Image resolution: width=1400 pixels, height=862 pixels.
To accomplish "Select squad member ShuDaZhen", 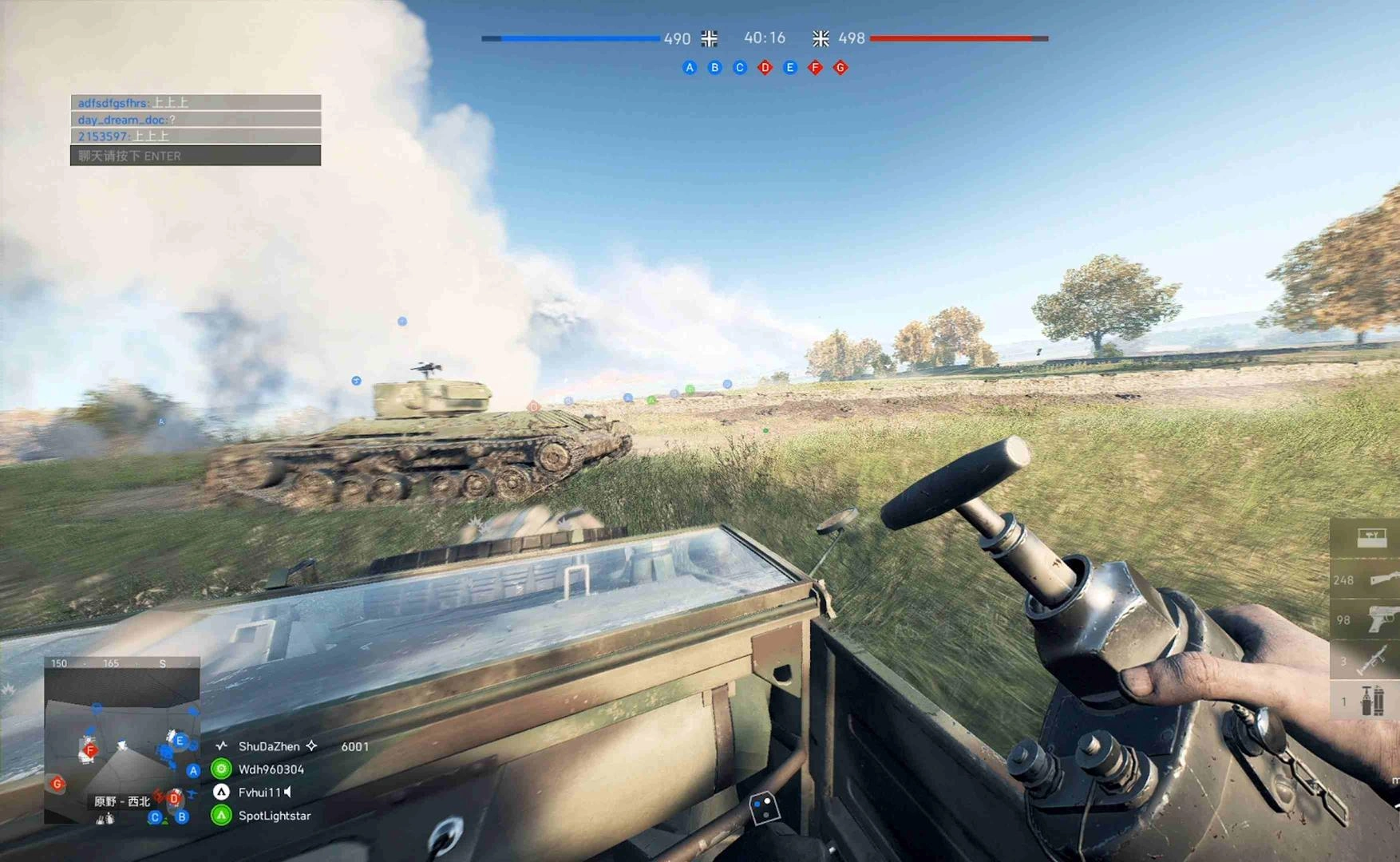I will (268, 746).
